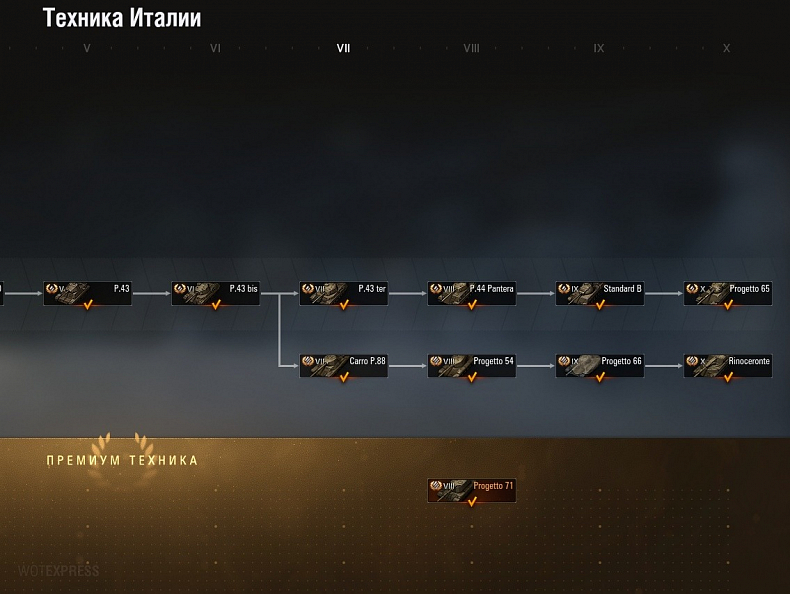Choose the P.43 ter vehicle
Screen dimensions: 790x594
[343, 292]
